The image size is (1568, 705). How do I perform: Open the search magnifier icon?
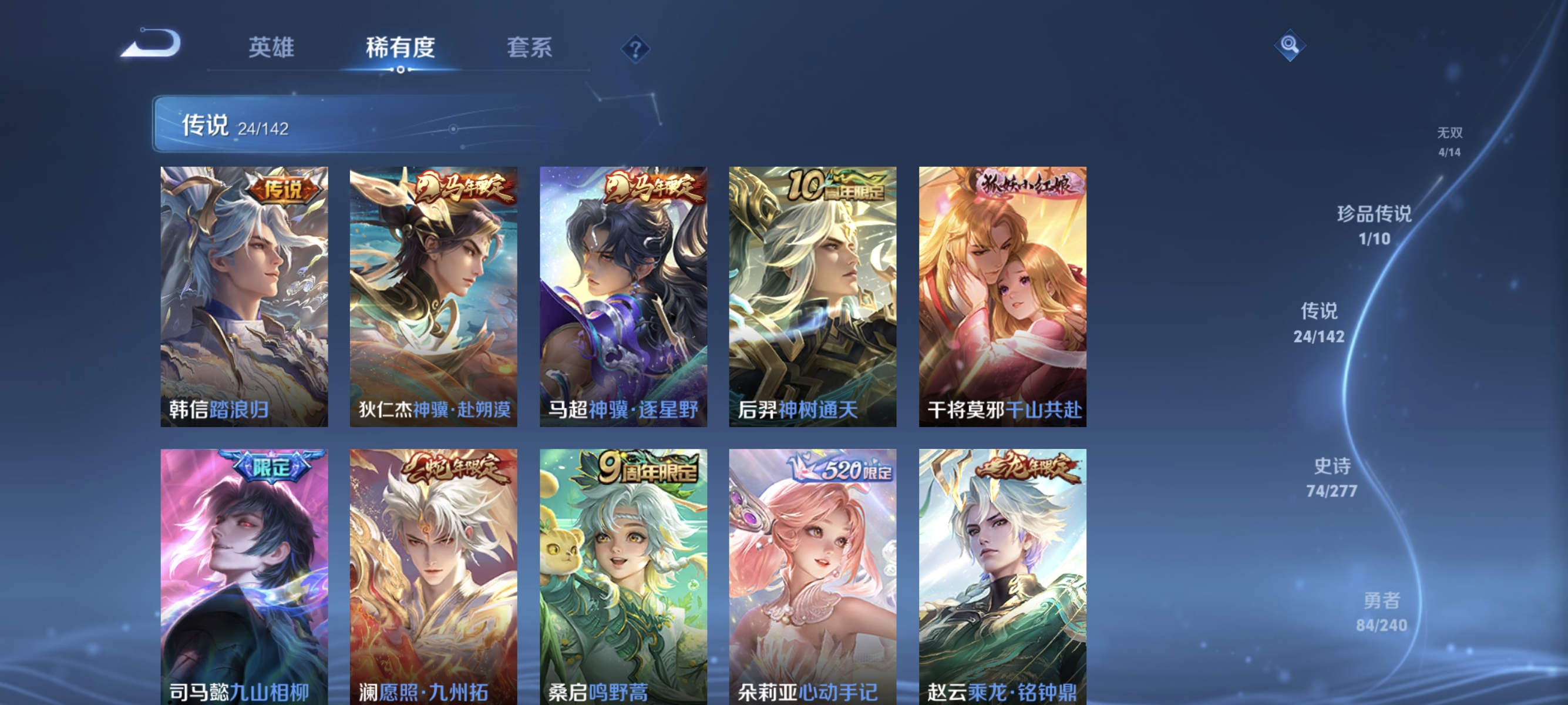1290,46
